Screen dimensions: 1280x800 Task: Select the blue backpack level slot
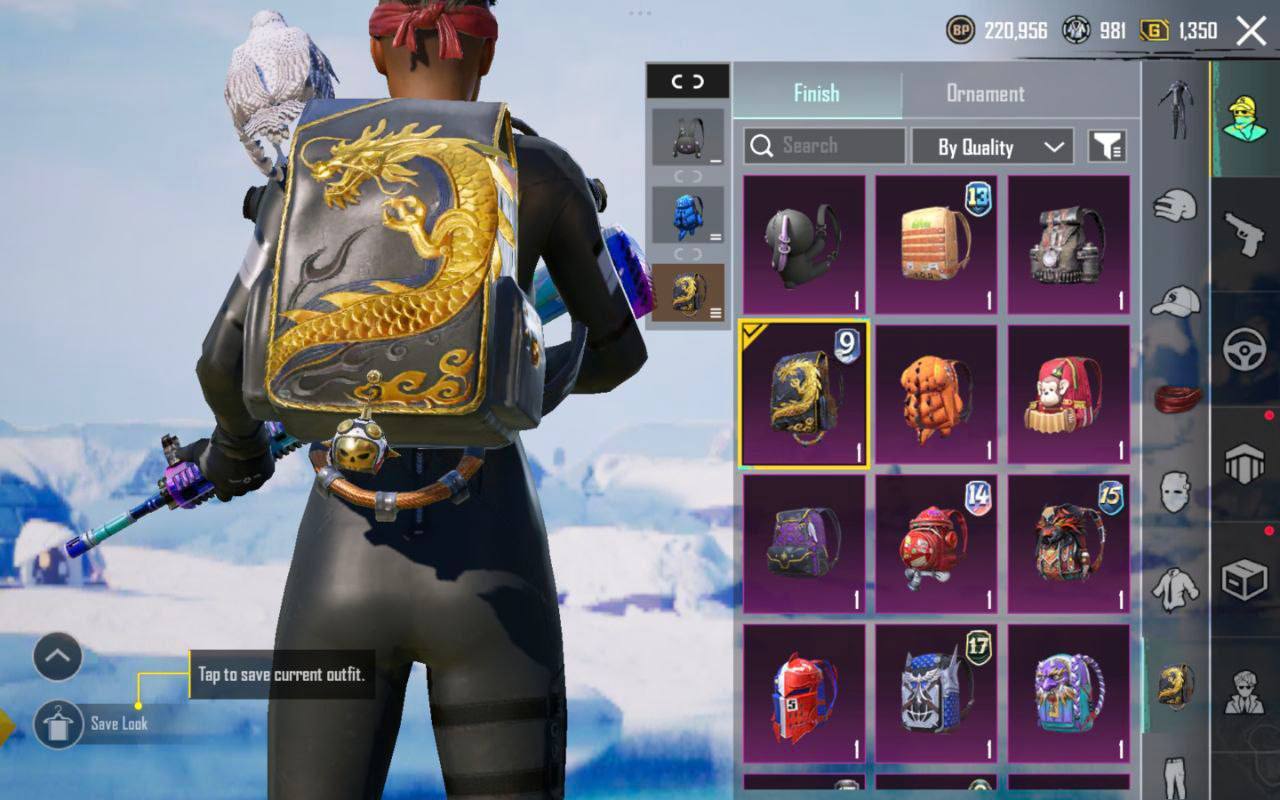point(687,214)
